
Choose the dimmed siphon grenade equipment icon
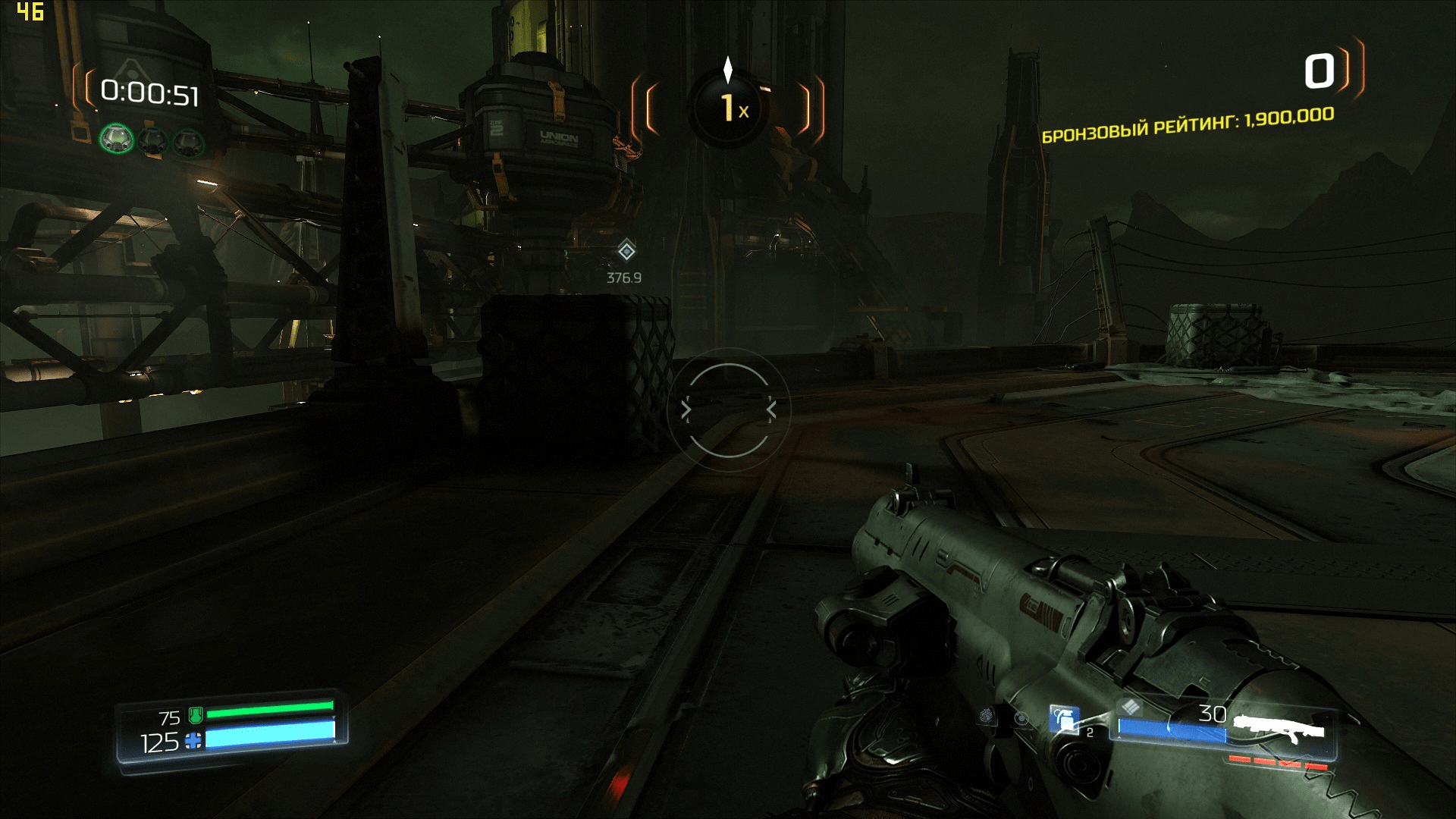point(987,715)
